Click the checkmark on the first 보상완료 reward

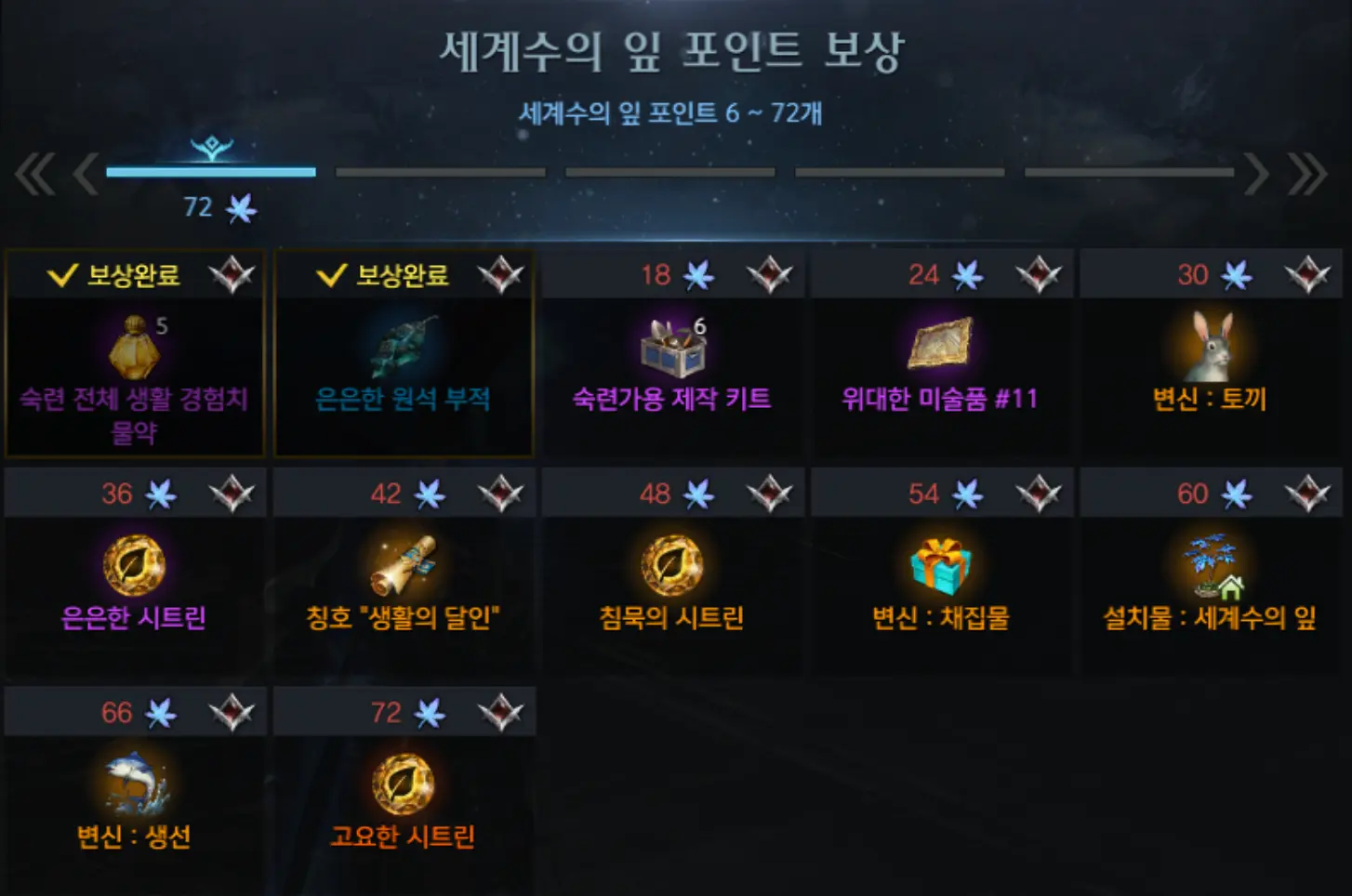pyautogui.click(x=61, y=274)
